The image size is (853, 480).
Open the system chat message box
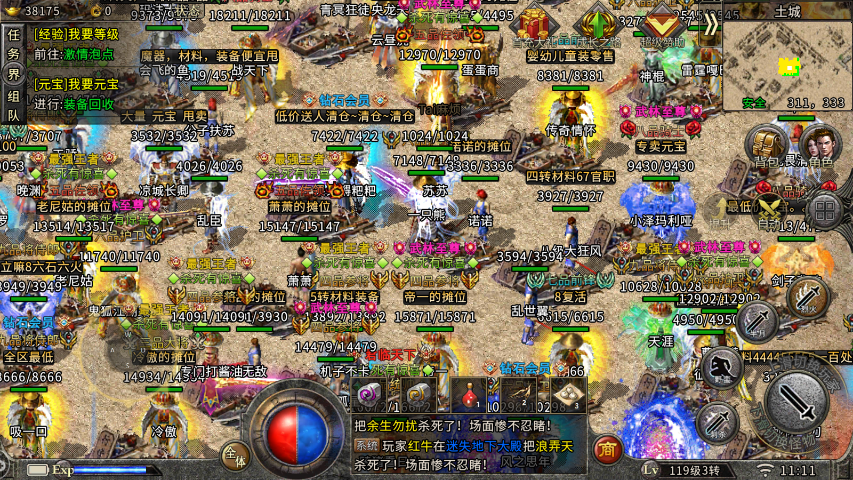(468, 444)
